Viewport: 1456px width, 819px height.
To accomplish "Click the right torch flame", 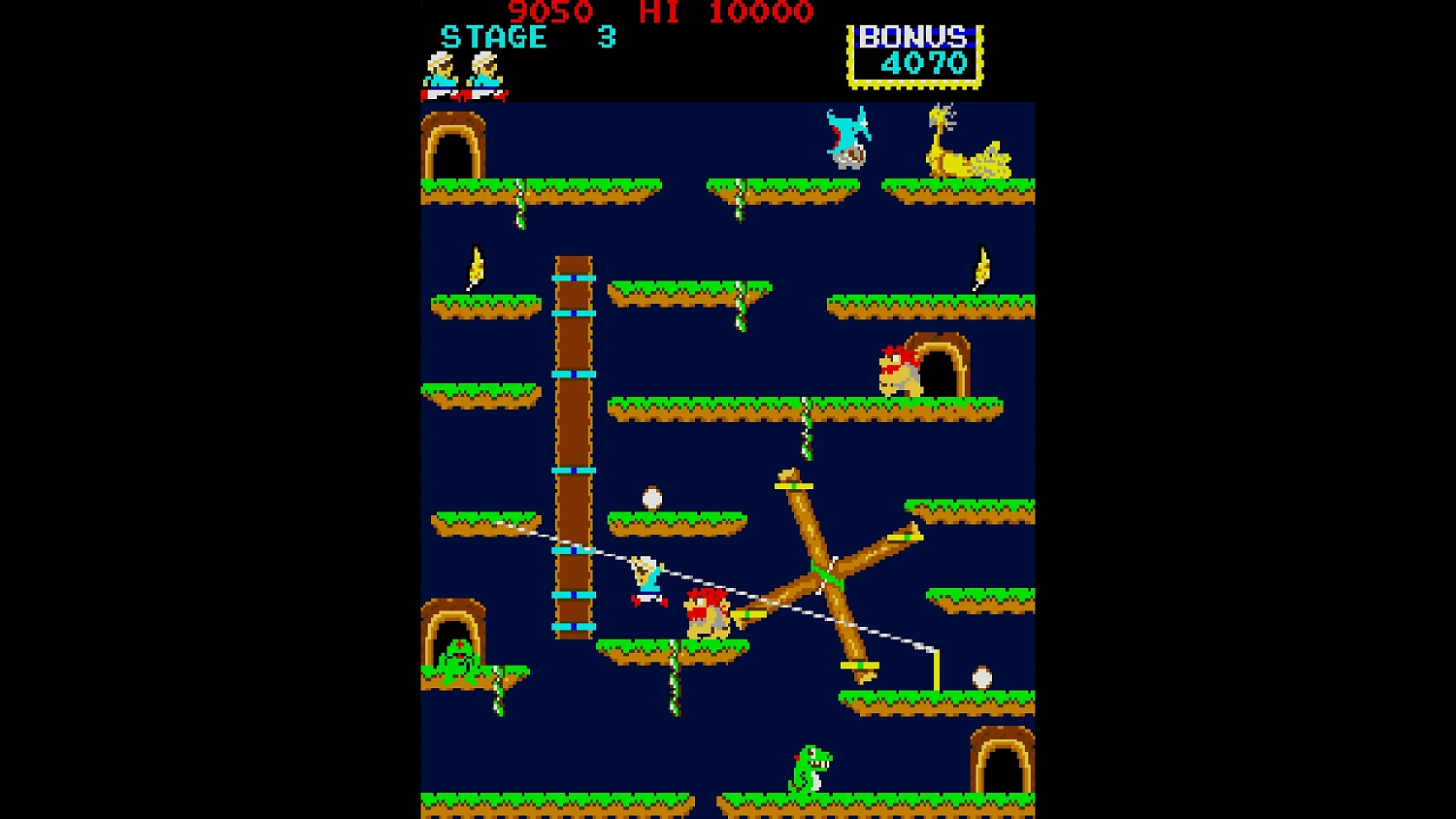I will click(x=980, y=264).
